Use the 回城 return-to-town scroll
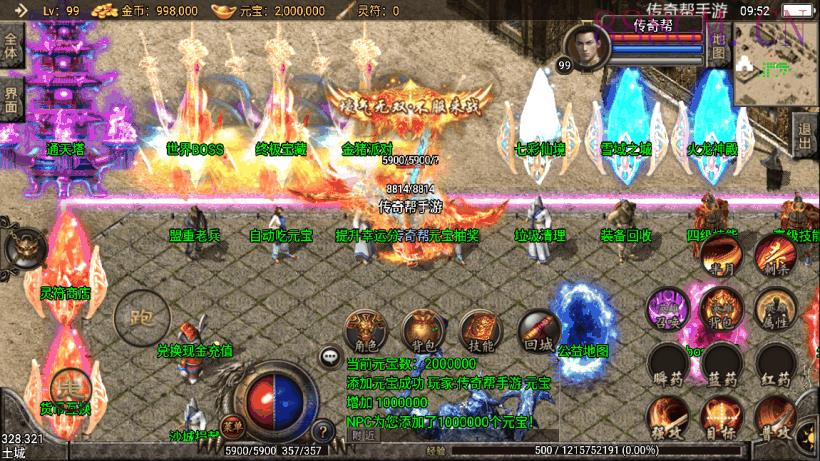The height and width of the screenshot is (461, 820). coord(538,329)
